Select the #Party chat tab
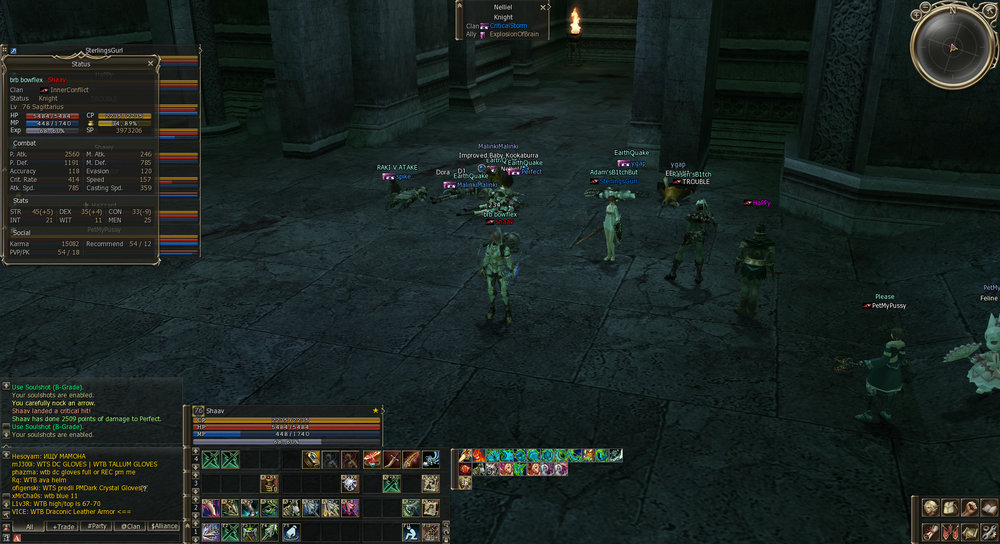This screenshot has width=1000, height=544. click(98, 525)
